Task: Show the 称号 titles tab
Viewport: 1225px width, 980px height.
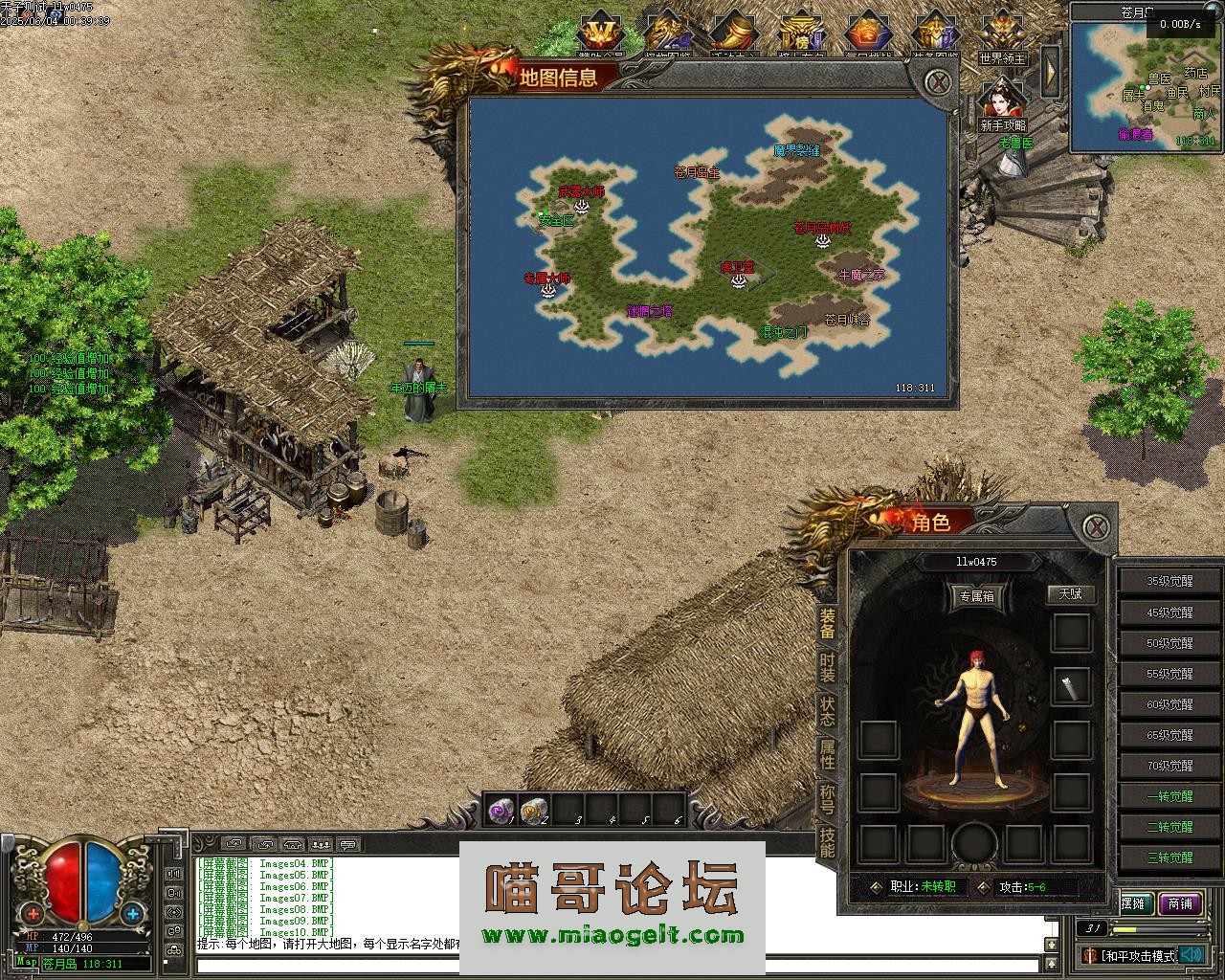Action: 827,798
